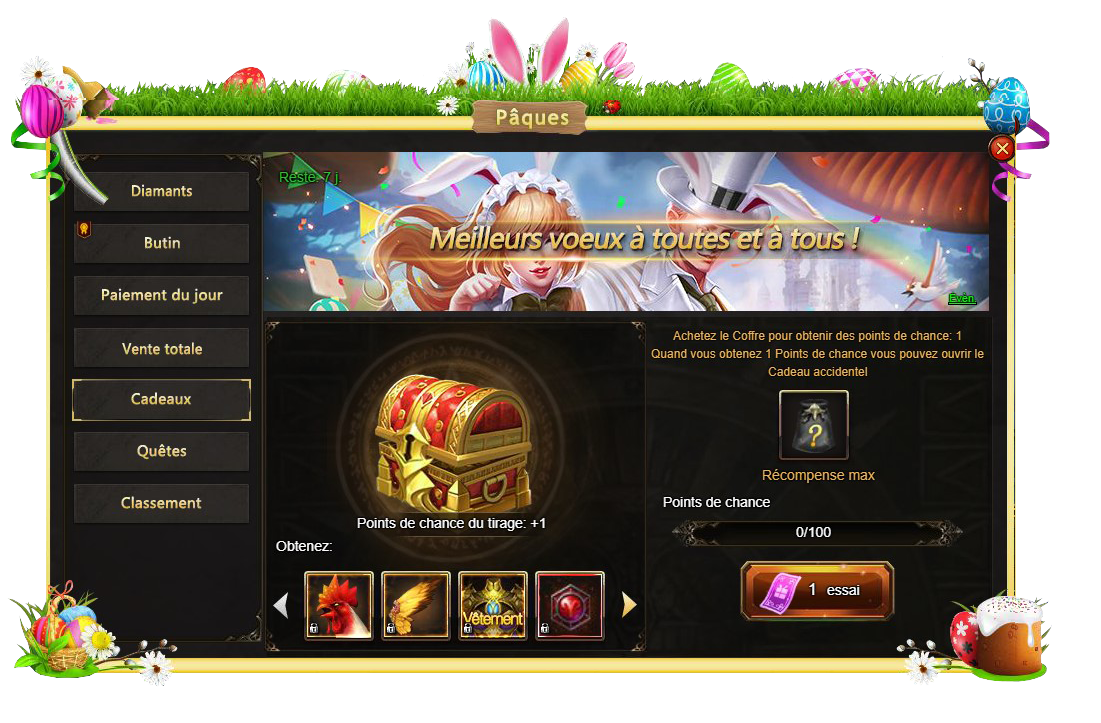Image resolution: width=1101 pixels, height=723 pixels.
Task: Click the red-gold treasure chest
Action: tap(452, 441)
